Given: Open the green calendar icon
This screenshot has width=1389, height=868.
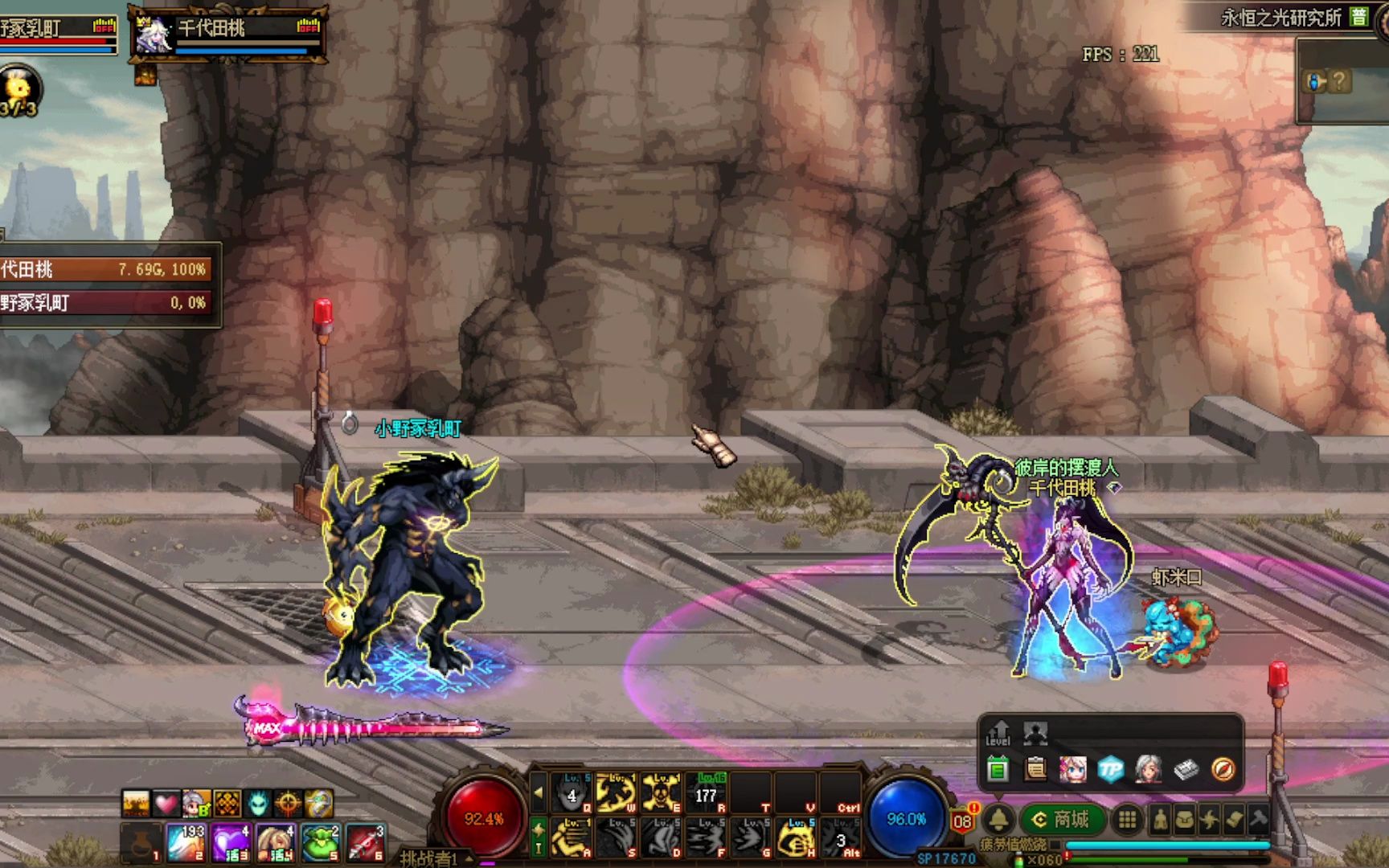Looking at the screenshot, I should point(998,769).
